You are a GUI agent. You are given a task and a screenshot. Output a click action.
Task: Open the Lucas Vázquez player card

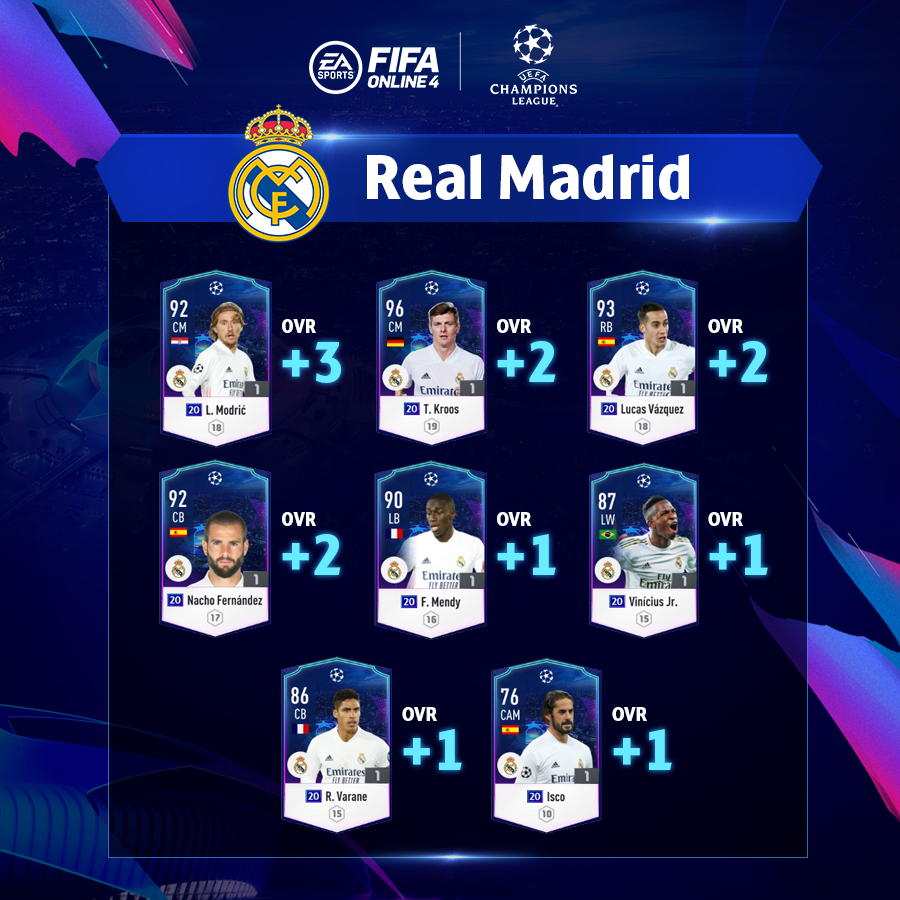[x=642, y=357]
